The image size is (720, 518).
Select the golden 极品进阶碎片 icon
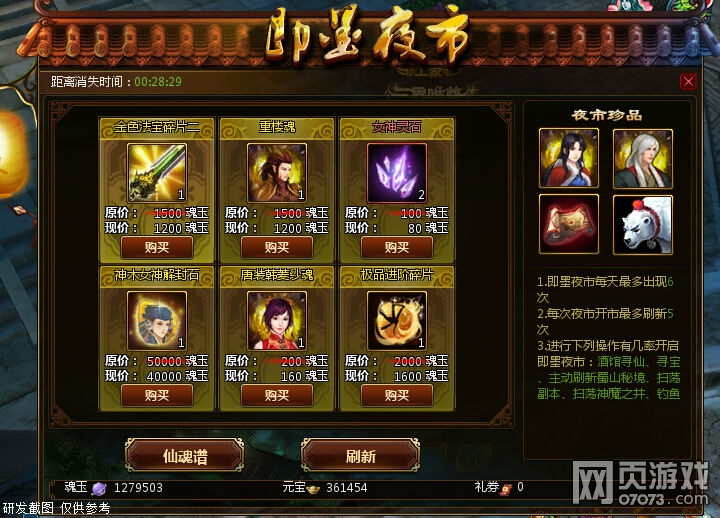[397, 320]
